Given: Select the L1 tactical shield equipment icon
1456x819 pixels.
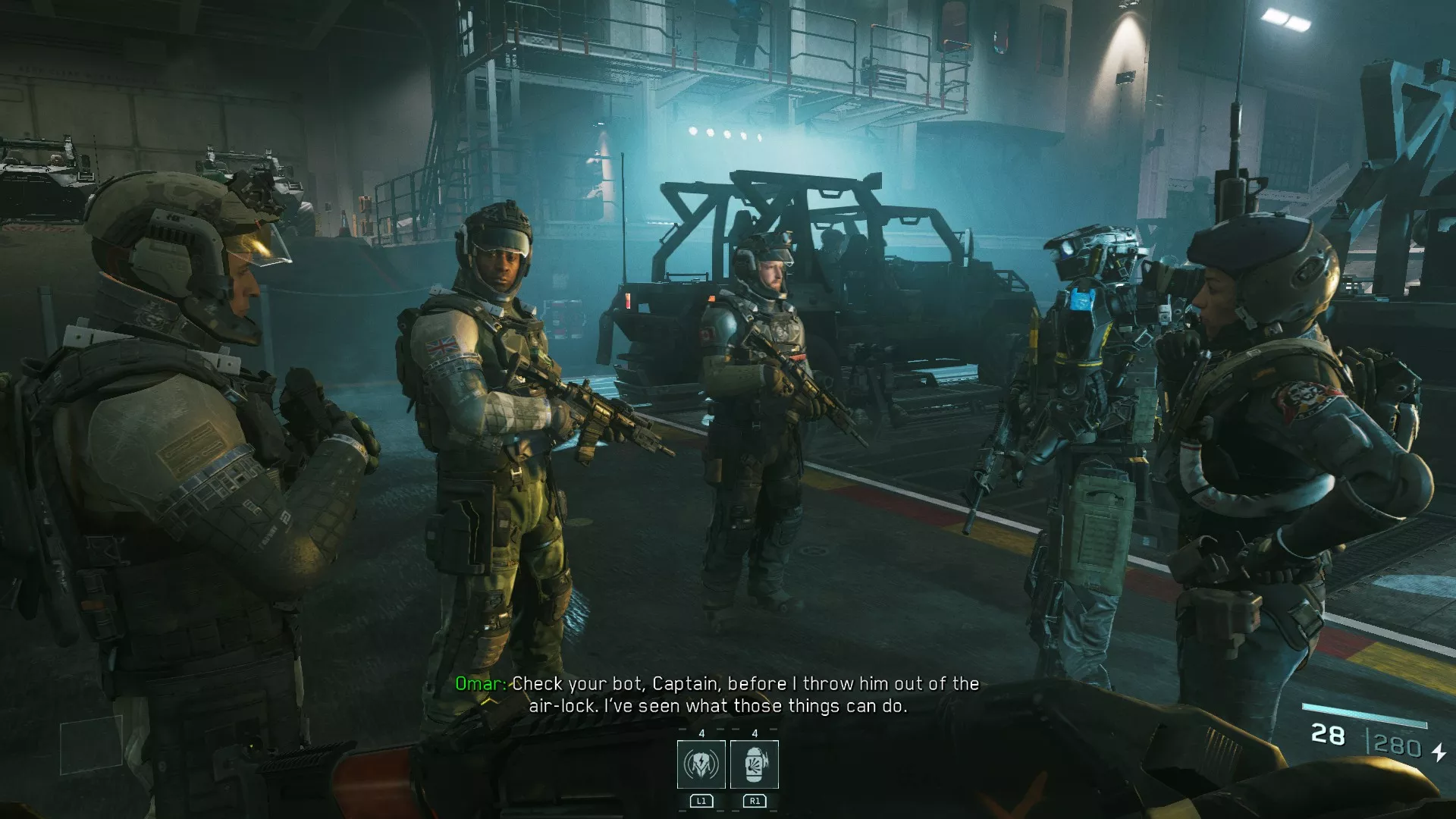Looking at the screenshot, I should (701, 764).
